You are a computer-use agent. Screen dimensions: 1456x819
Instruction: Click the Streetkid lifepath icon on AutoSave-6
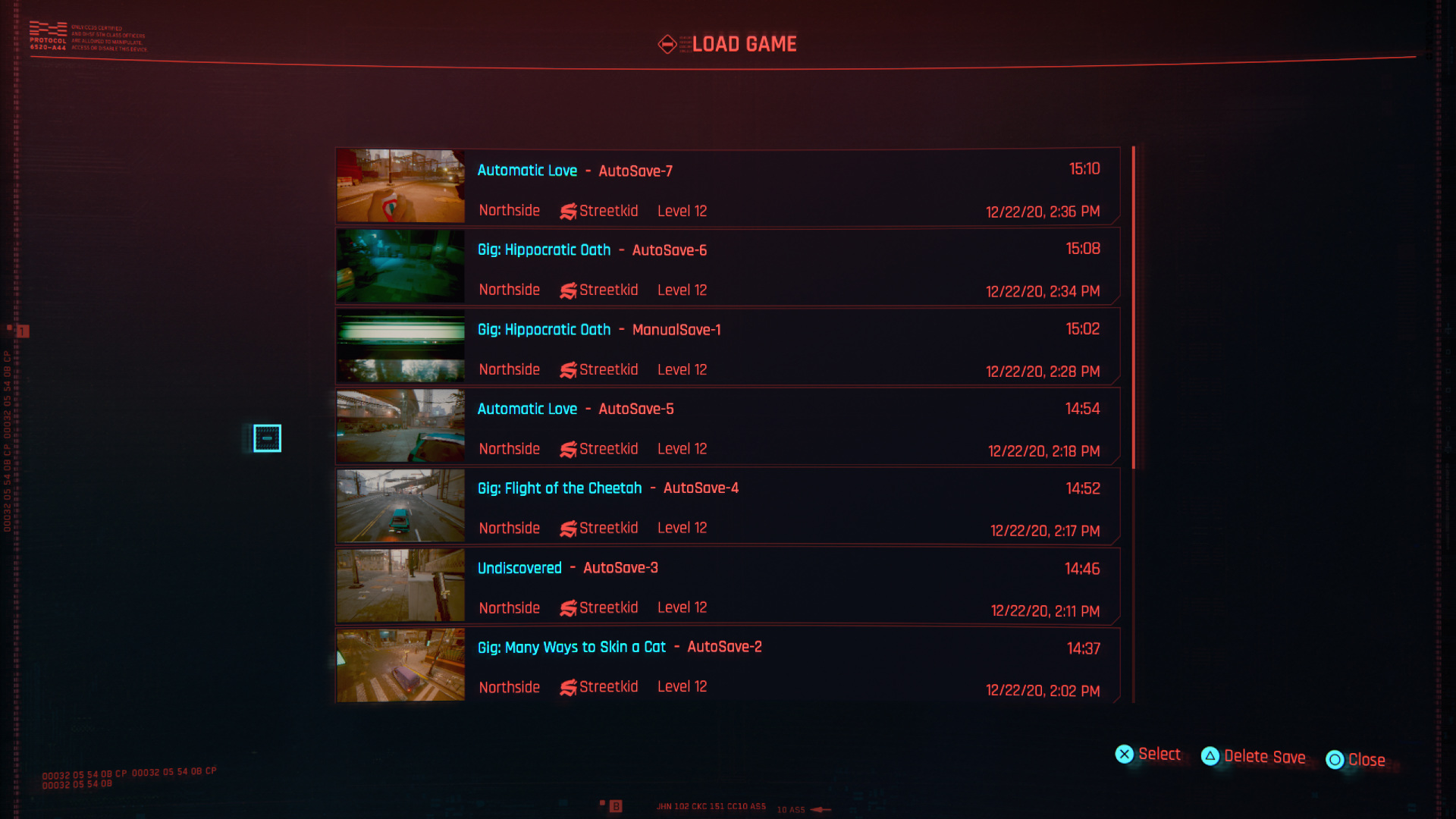pos(568,290)
